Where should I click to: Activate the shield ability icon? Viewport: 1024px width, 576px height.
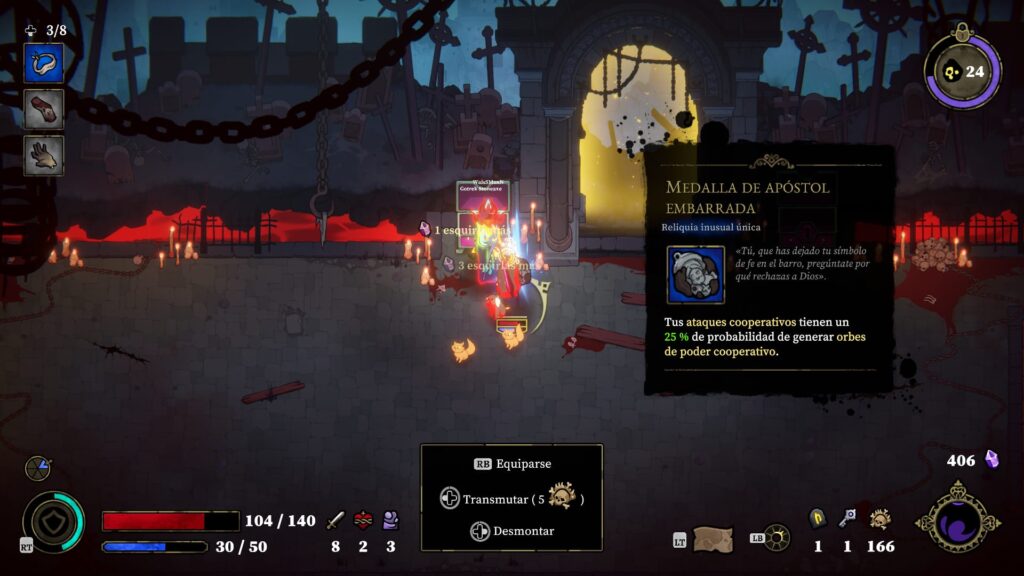coord(53,522)
